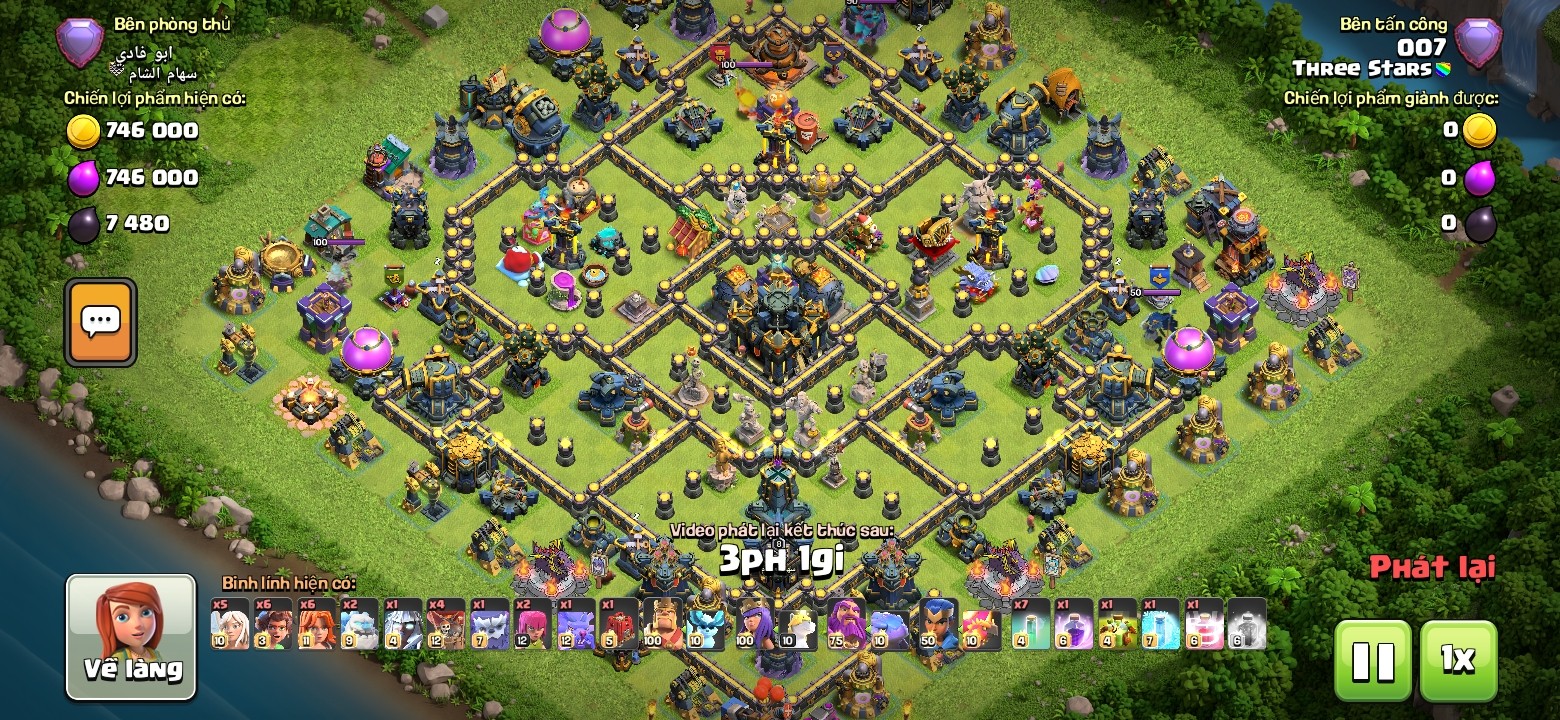
Task: Select the red siege machine slot
Action: click(x=618, y=625)
